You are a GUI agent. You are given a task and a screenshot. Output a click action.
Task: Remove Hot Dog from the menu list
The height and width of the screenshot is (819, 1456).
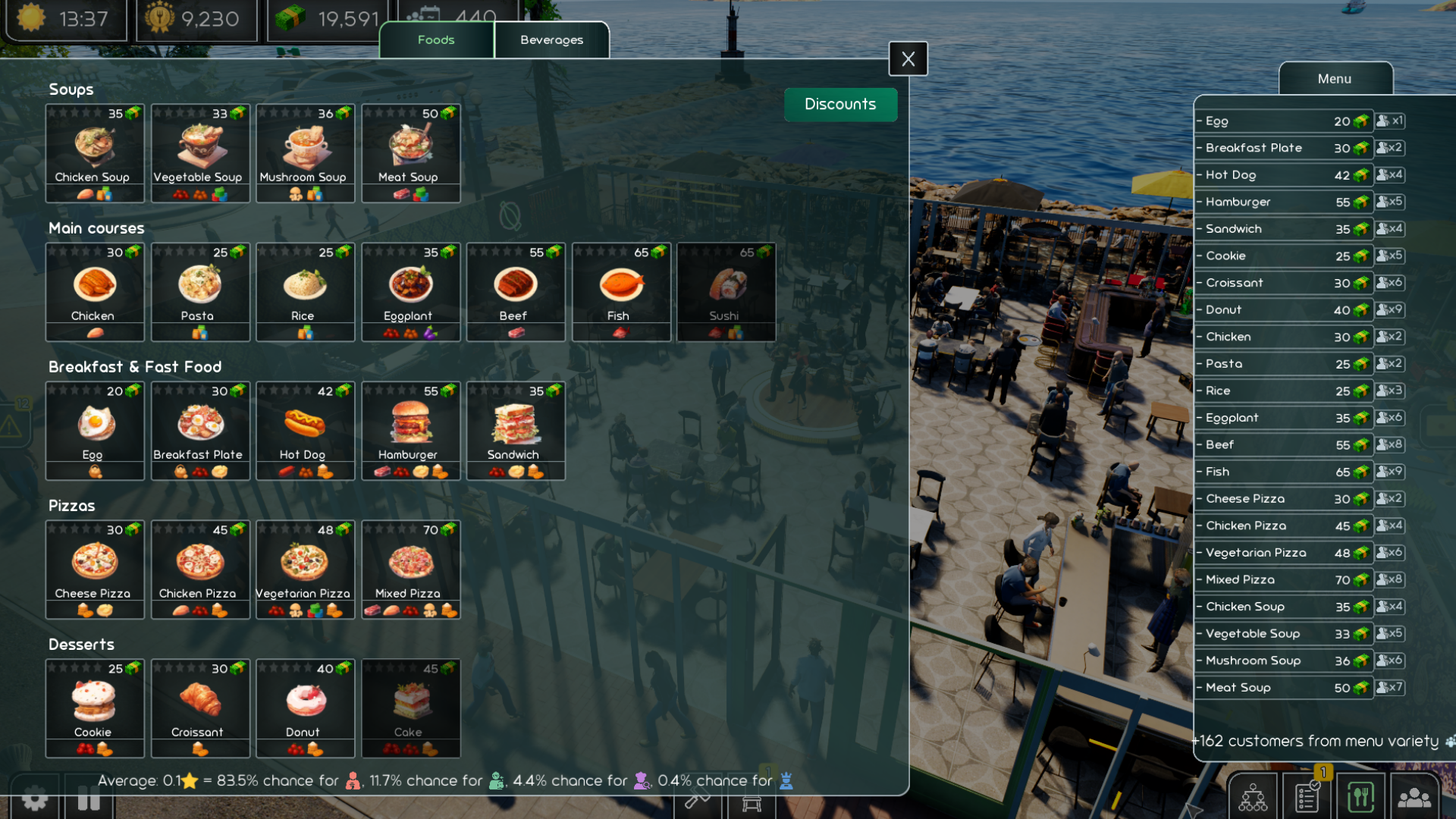click(x=1200, y=175)
